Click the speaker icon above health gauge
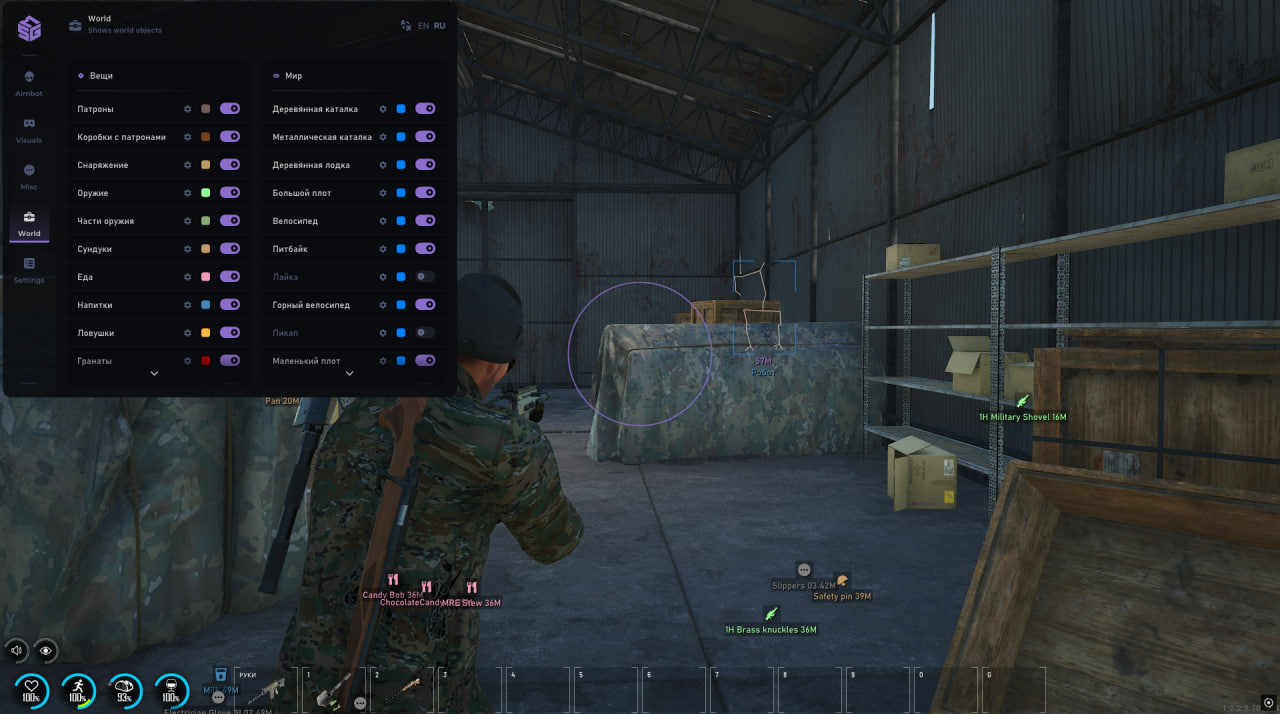The height and width of the screenshot is (714, 1280). point(16,650)
